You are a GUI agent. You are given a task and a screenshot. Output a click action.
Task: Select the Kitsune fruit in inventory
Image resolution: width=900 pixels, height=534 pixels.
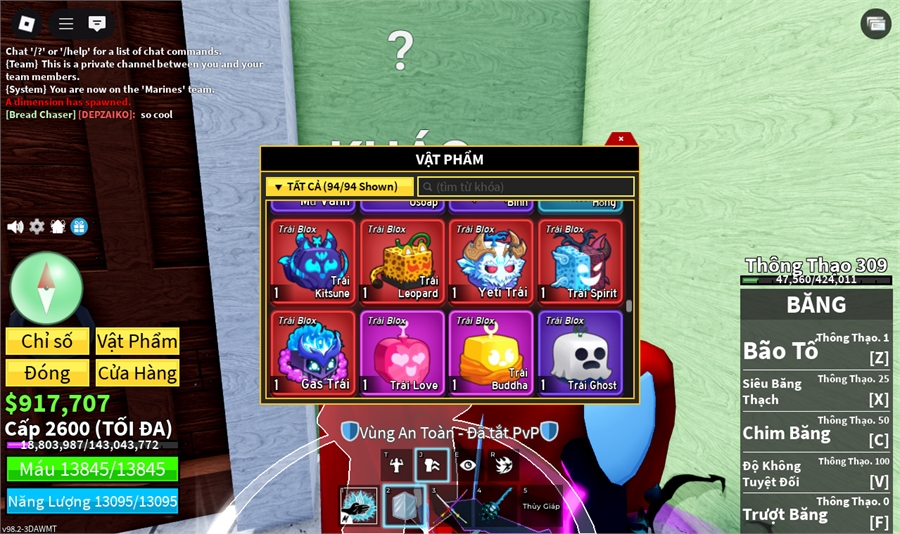314,261
